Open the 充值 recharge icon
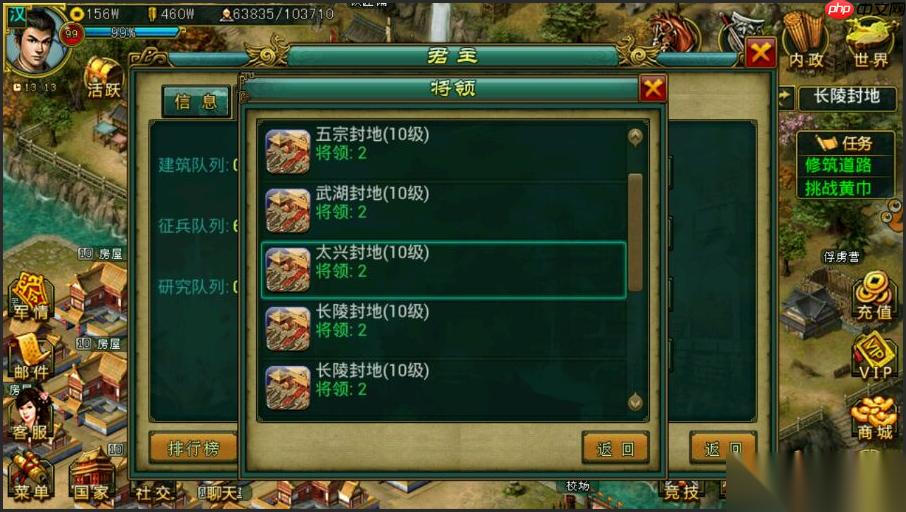 [x=873, y=297]
